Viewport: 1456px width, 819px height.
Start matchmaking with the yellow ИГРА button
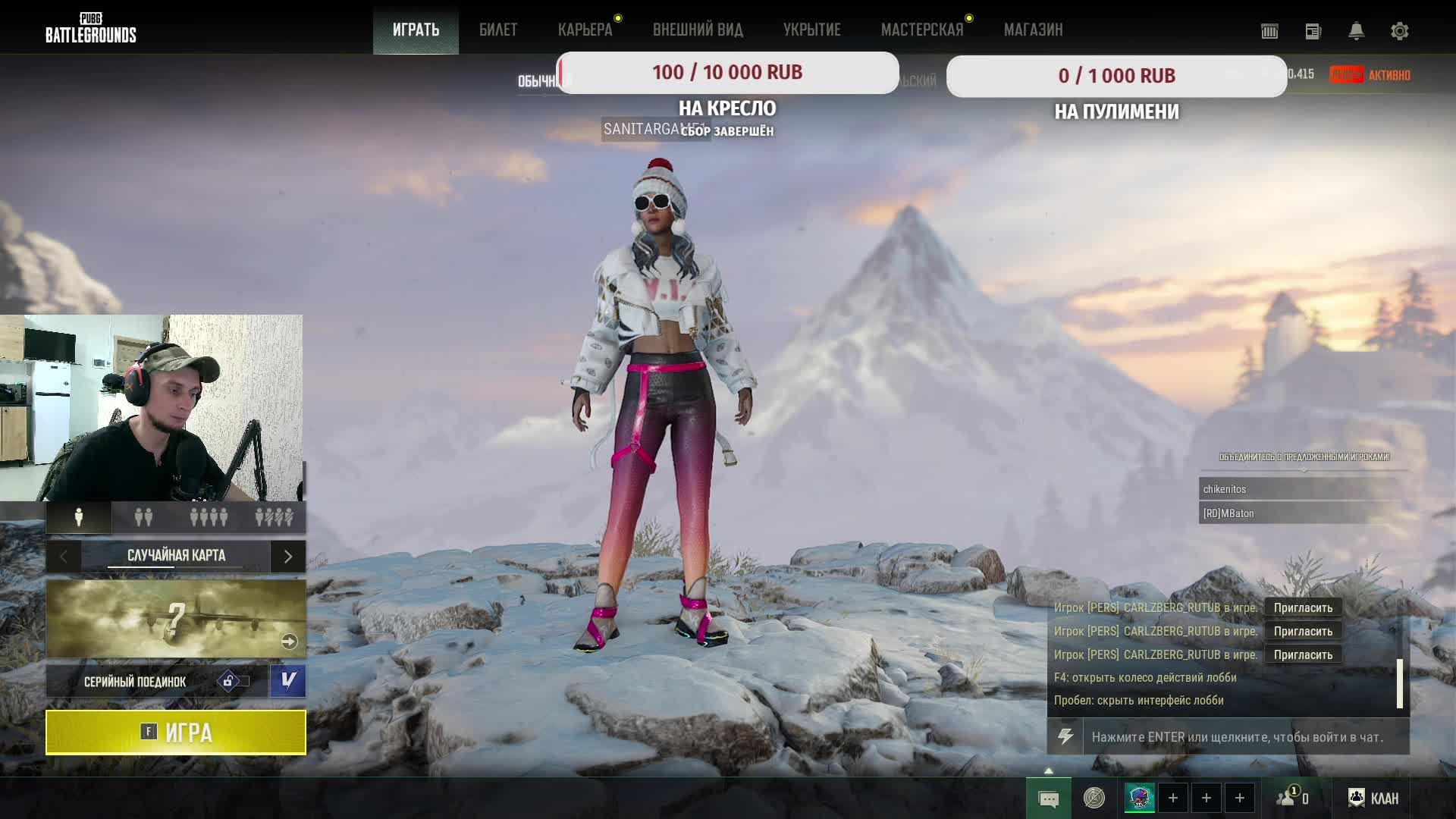[x=176, y=733]
